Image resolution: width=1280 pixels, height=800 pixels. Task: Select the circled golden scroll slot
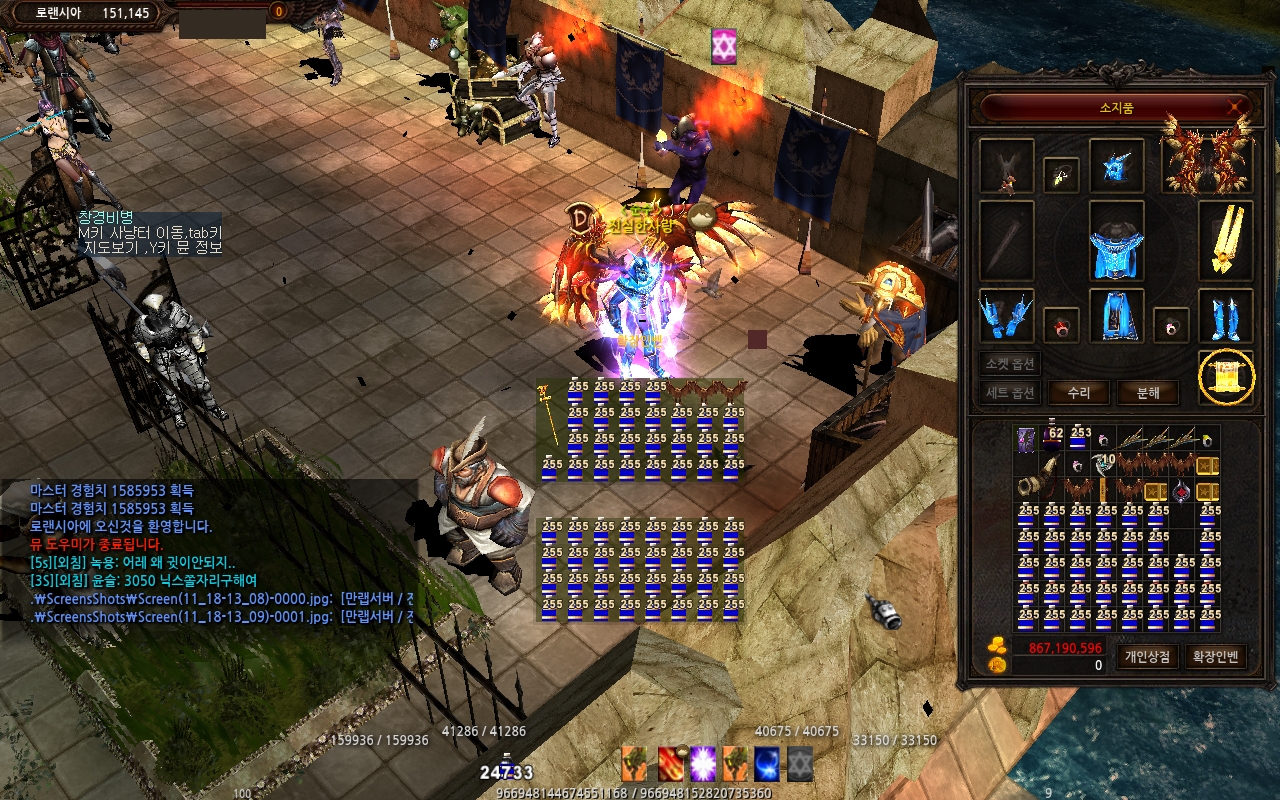tap(1226, 377)
